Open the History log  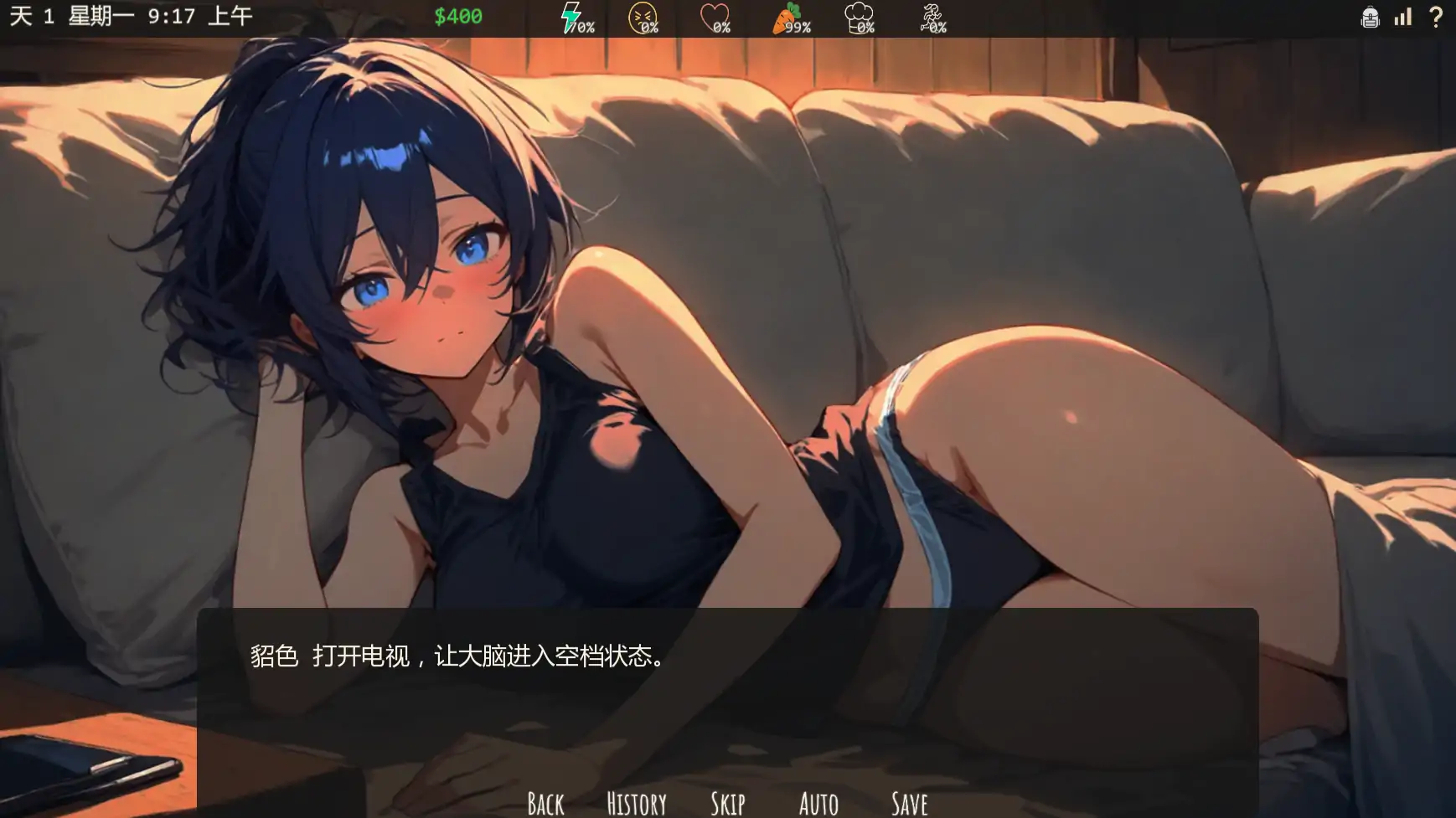click(x=637, y=802)
